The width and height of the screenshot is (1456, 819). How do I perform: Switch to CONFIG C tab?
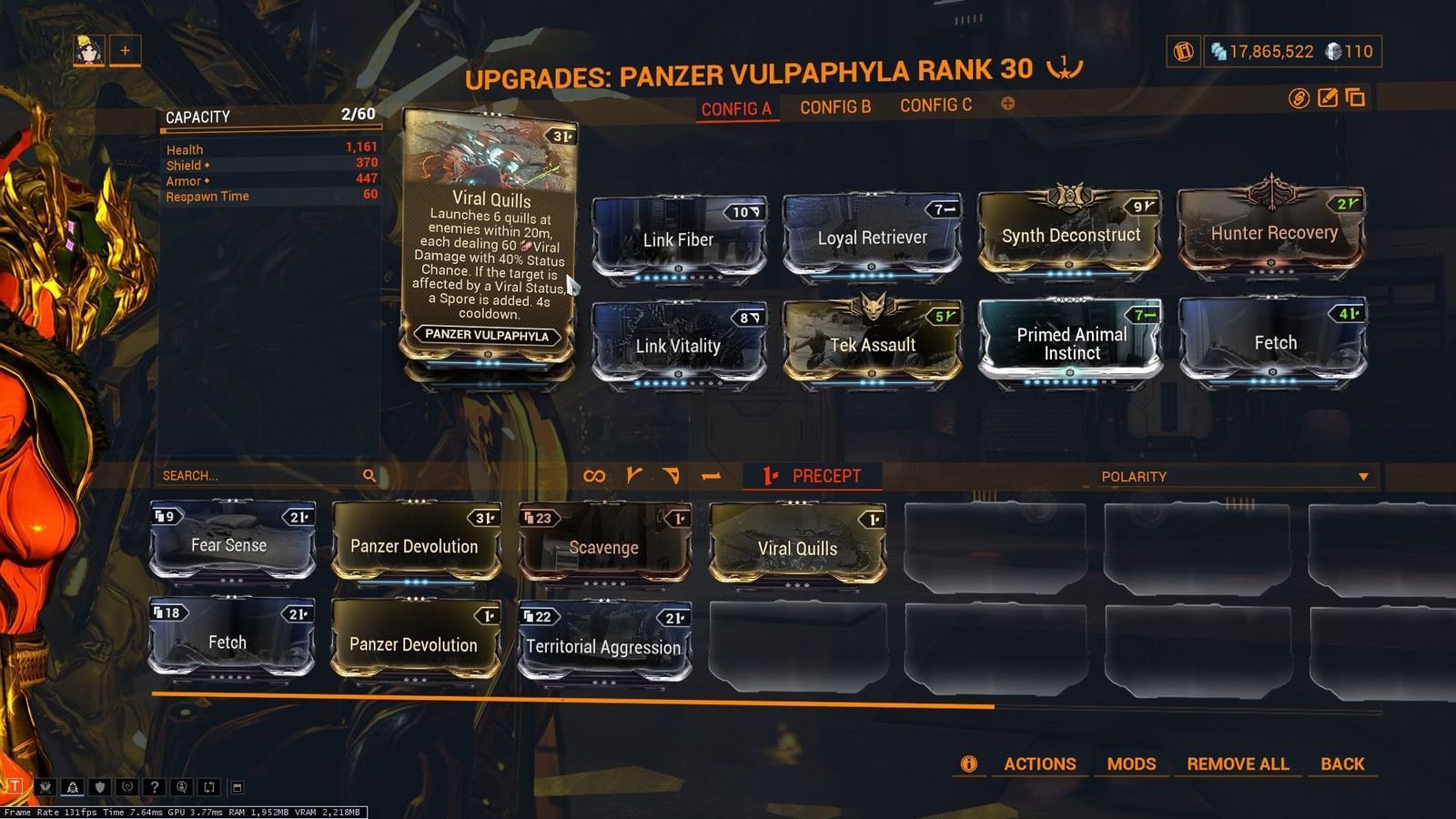point(935,105)
